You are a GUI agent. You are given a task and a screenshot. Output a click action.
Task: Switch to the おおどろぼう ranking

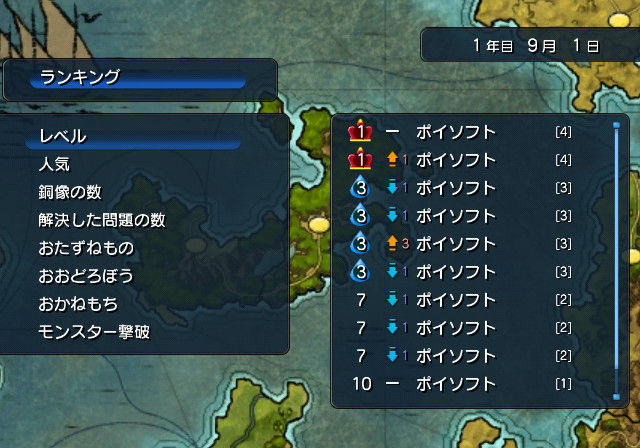tap(86, 275)
